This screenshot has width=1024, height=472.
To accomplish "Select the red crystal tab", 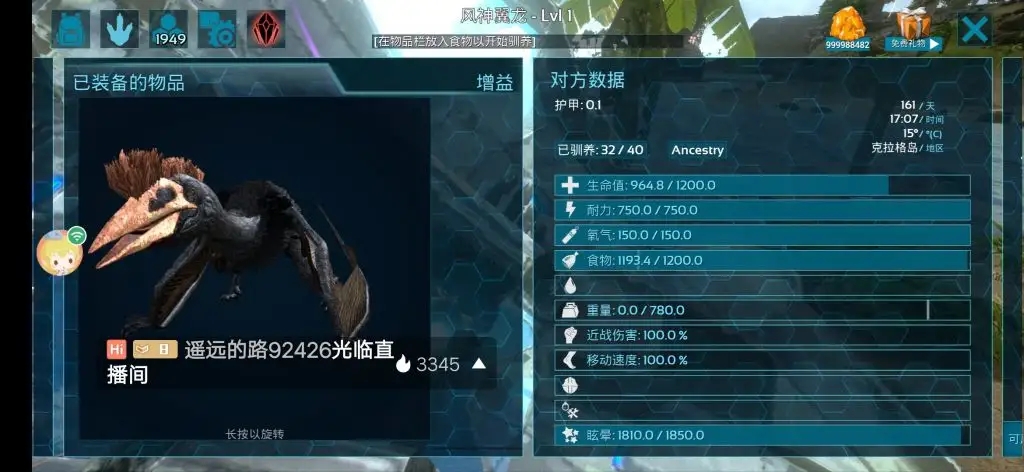I will (266, 29).
